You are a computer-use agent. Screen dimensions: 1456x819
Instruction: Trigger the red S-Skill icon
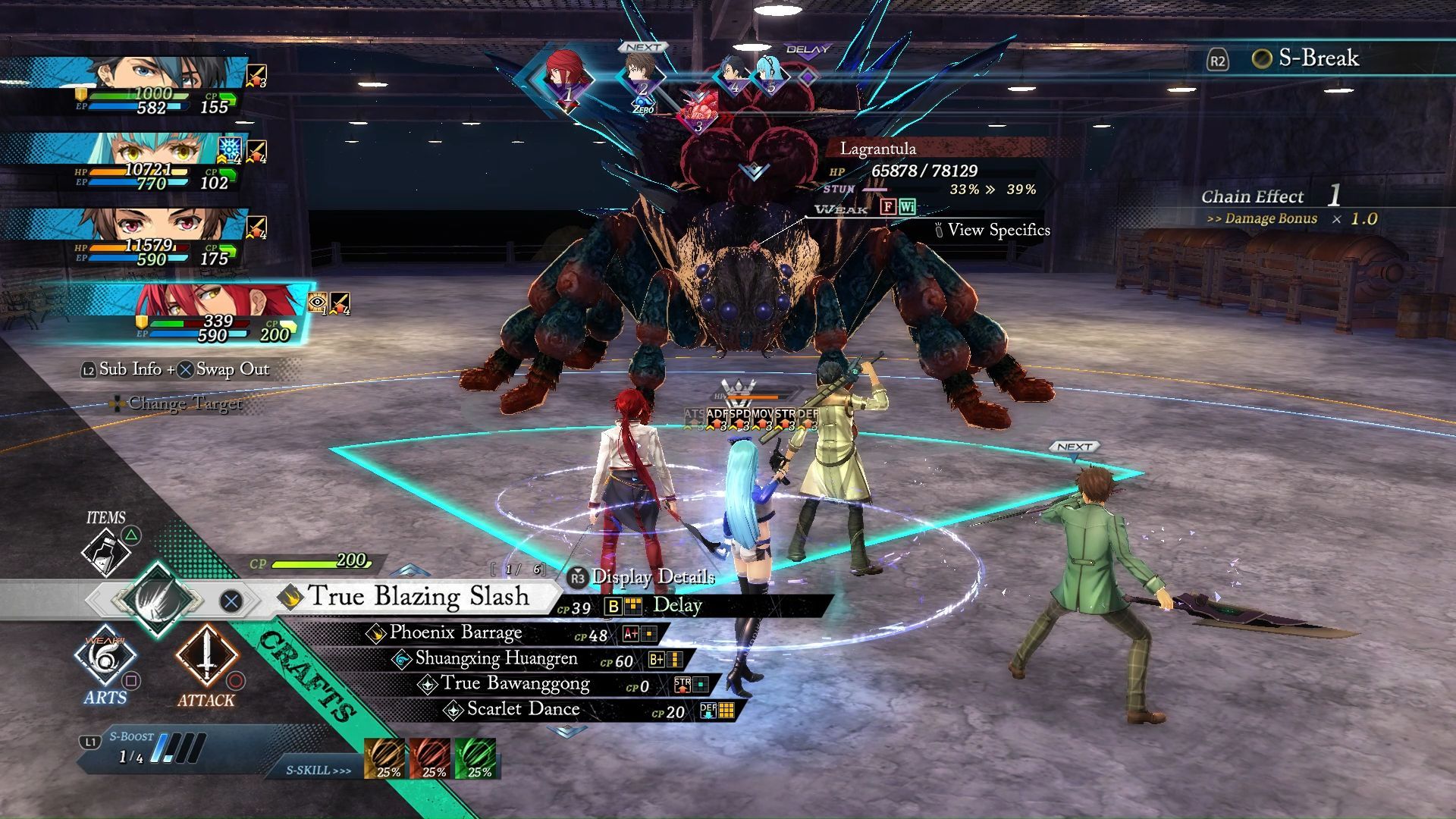[x=432, y=758]
